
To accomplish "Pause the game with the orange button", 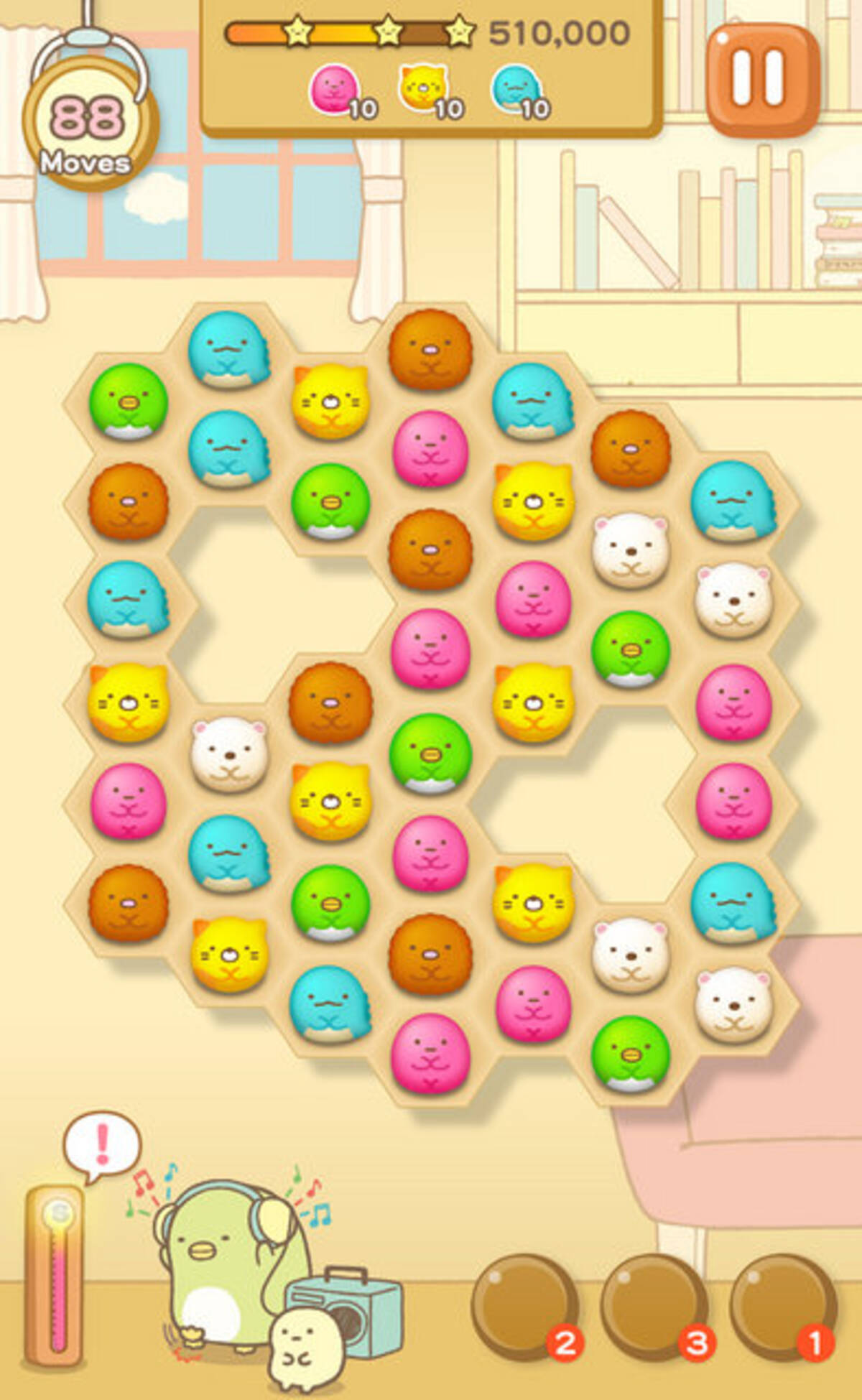I will pos(762,79).
